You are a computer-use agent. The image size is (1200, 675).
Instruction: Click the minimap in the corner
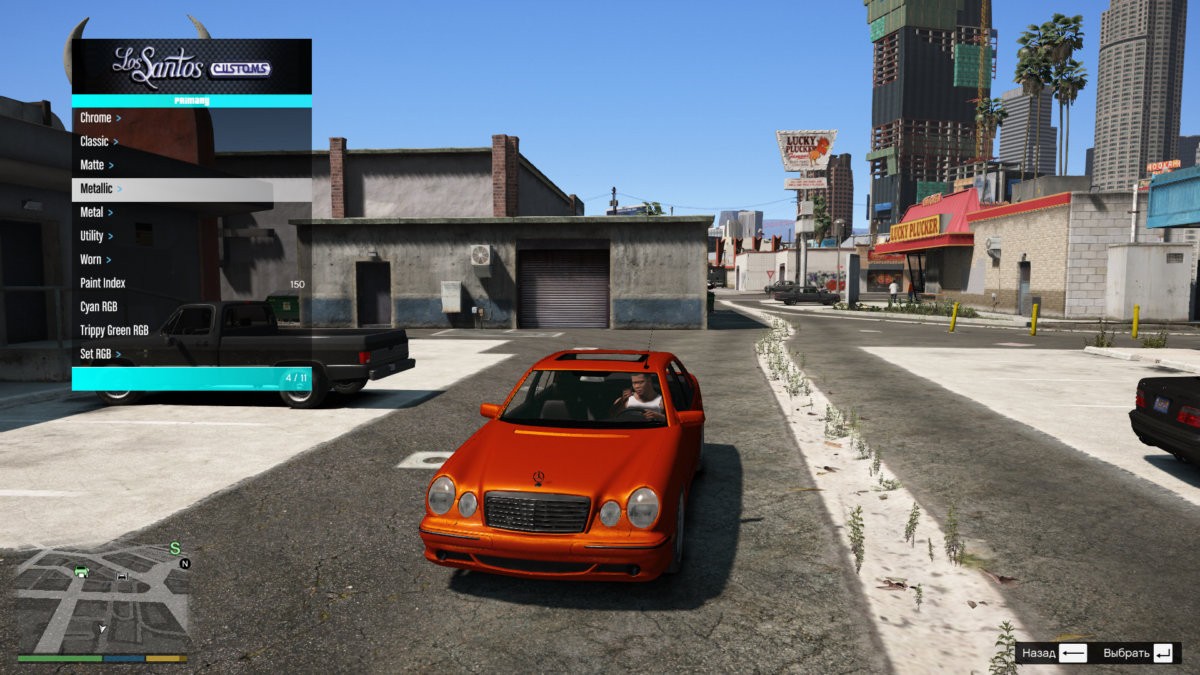(102, 598)
